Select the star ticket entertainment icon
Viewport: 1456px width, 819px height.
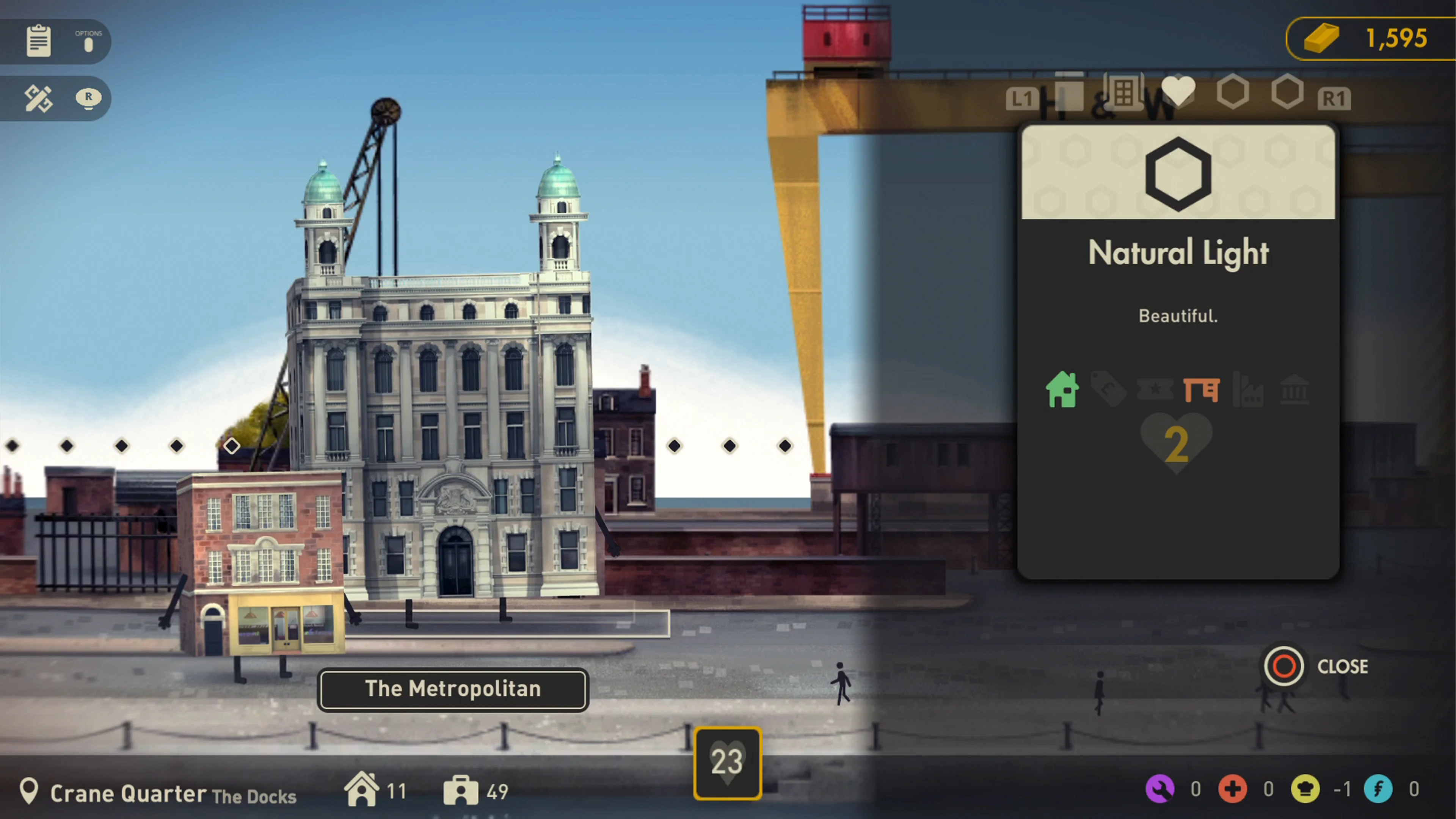pos(1155,390)
